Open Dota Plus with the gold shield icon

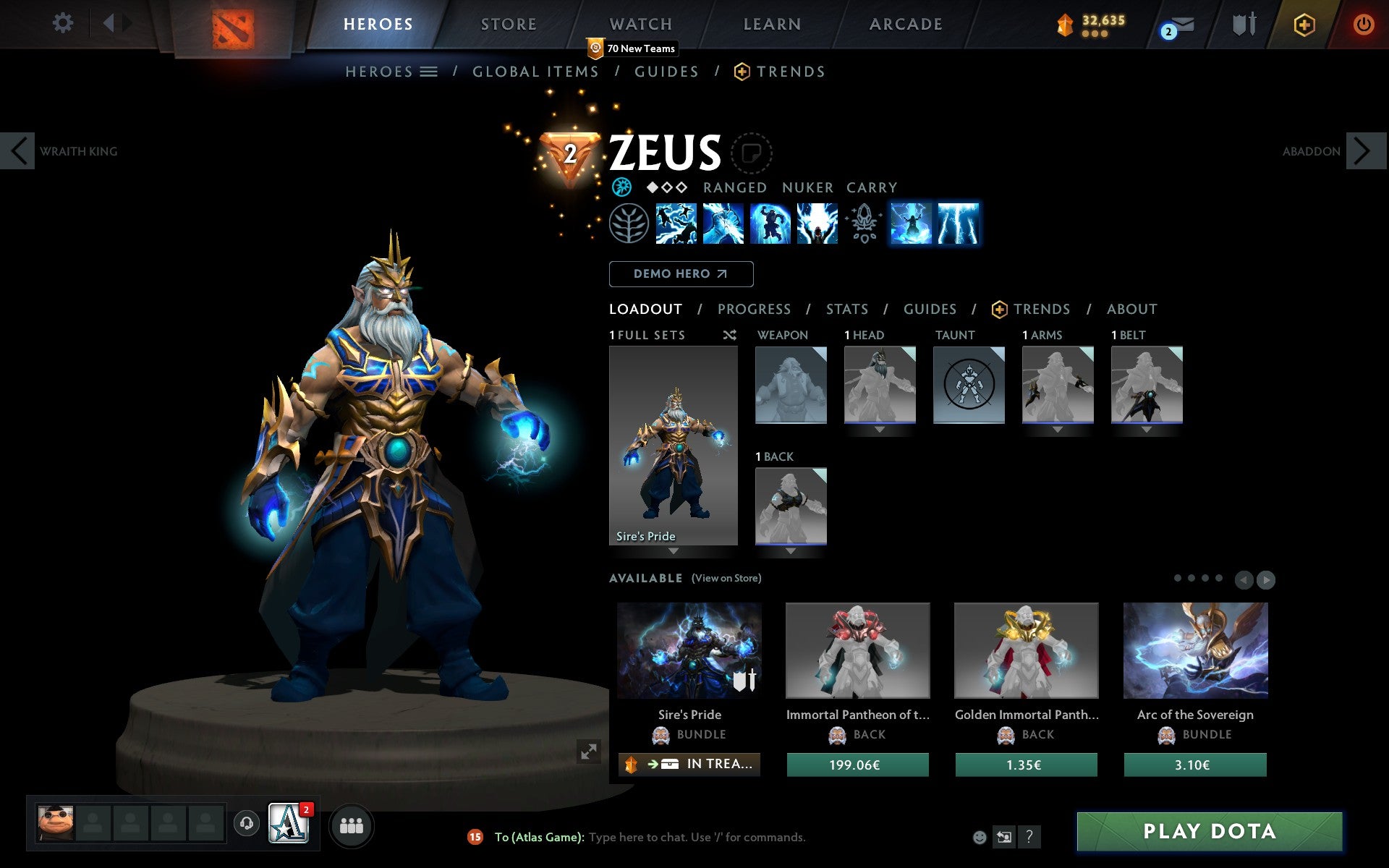tap(1304, 23)
